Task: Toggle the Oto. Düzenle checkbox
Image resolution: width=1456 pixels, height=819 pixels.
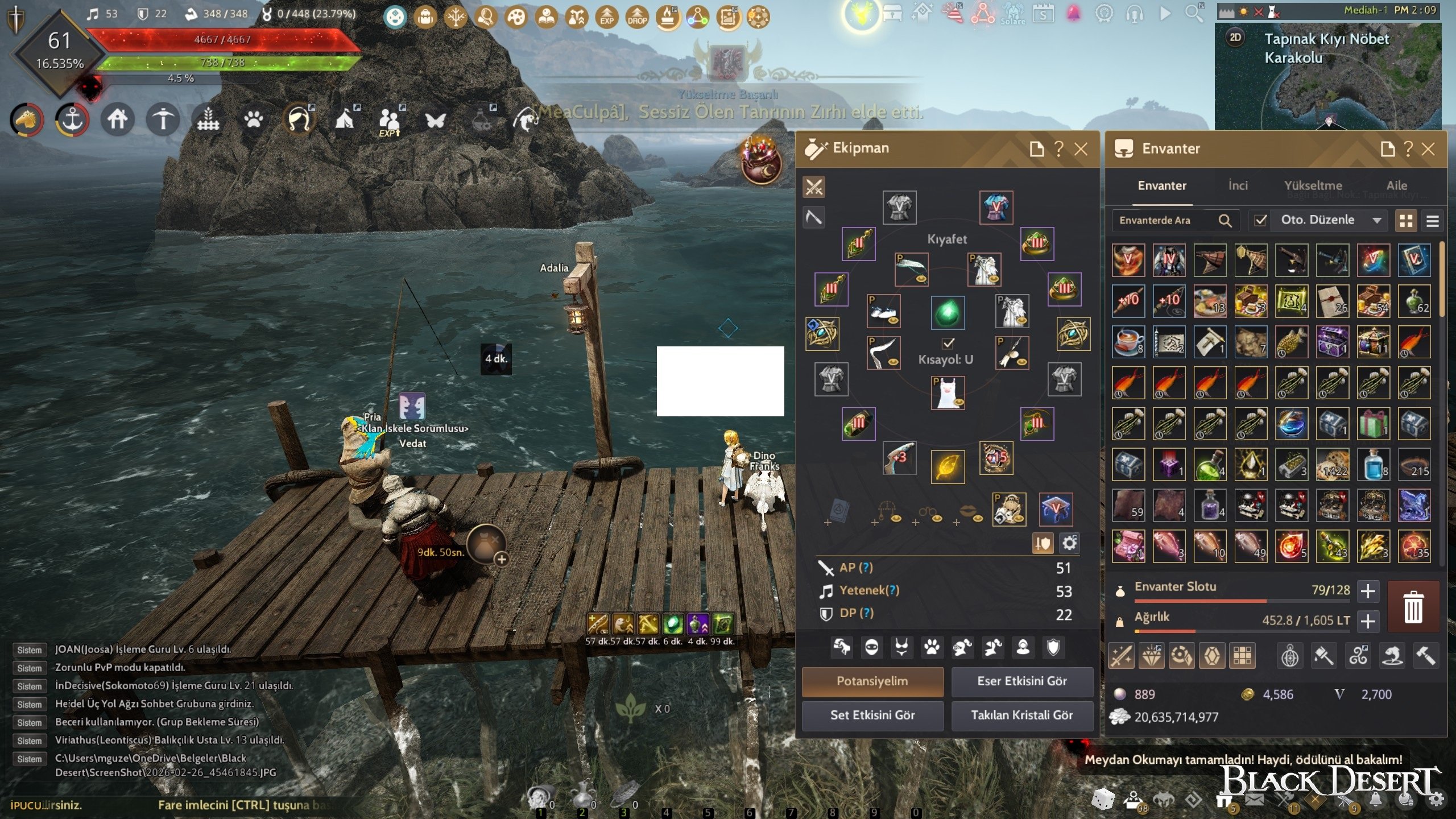Action: tap(1260, 220)
